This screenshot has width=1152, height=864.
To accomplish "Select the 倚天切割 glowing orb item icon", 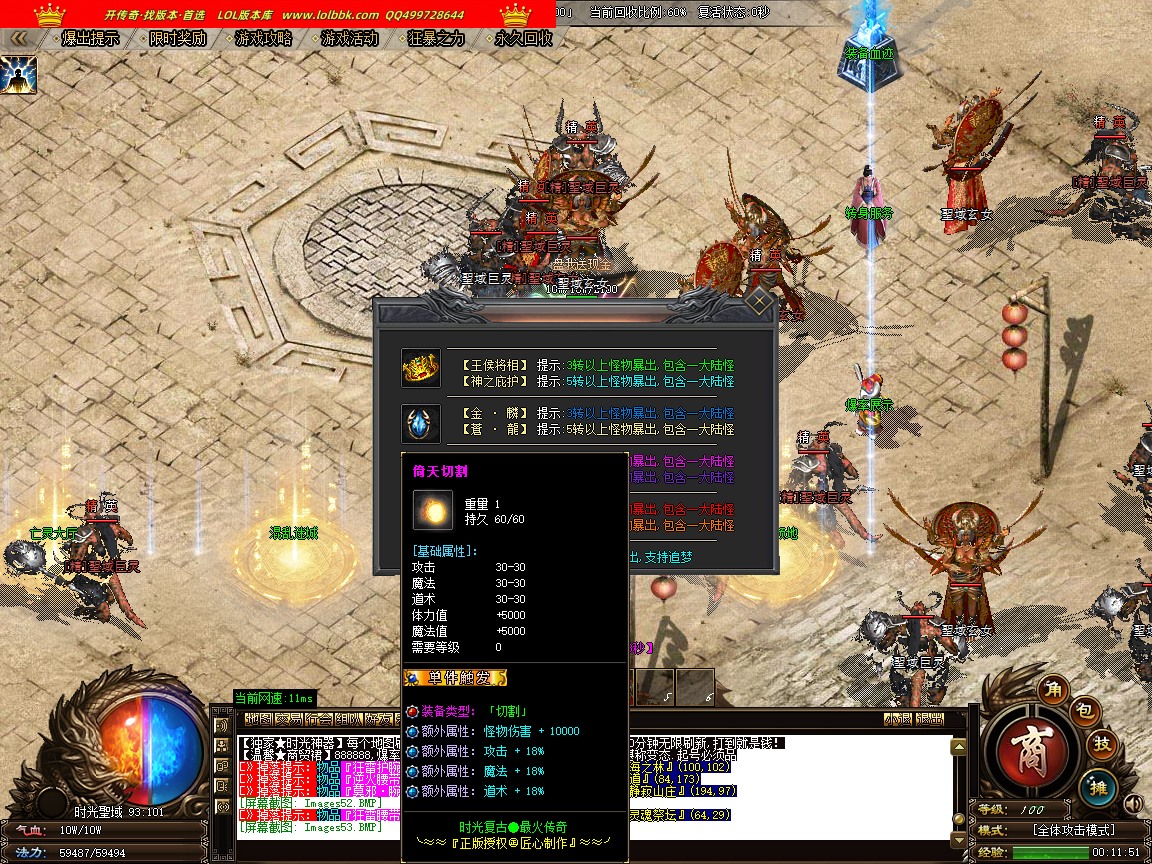I will pos(433,510).
